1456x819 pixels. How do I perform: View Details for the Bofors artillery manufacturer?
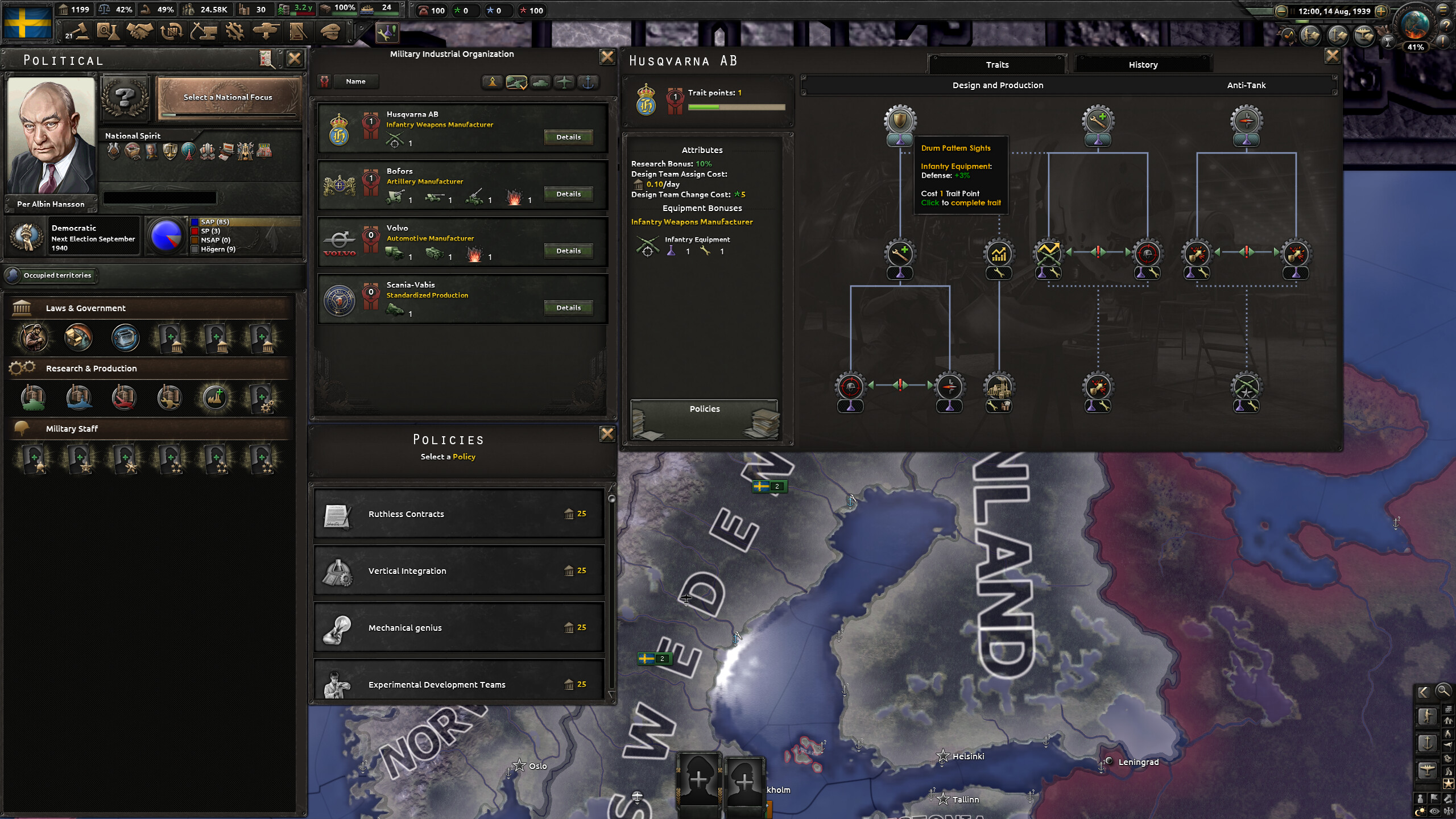click(568, 194)
